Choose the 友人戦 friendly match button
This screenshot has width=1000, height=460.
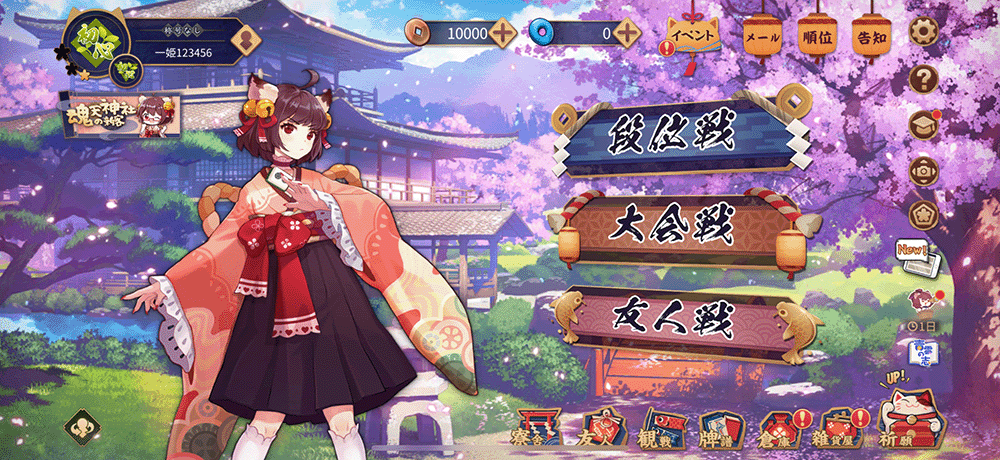coord(672,318)
